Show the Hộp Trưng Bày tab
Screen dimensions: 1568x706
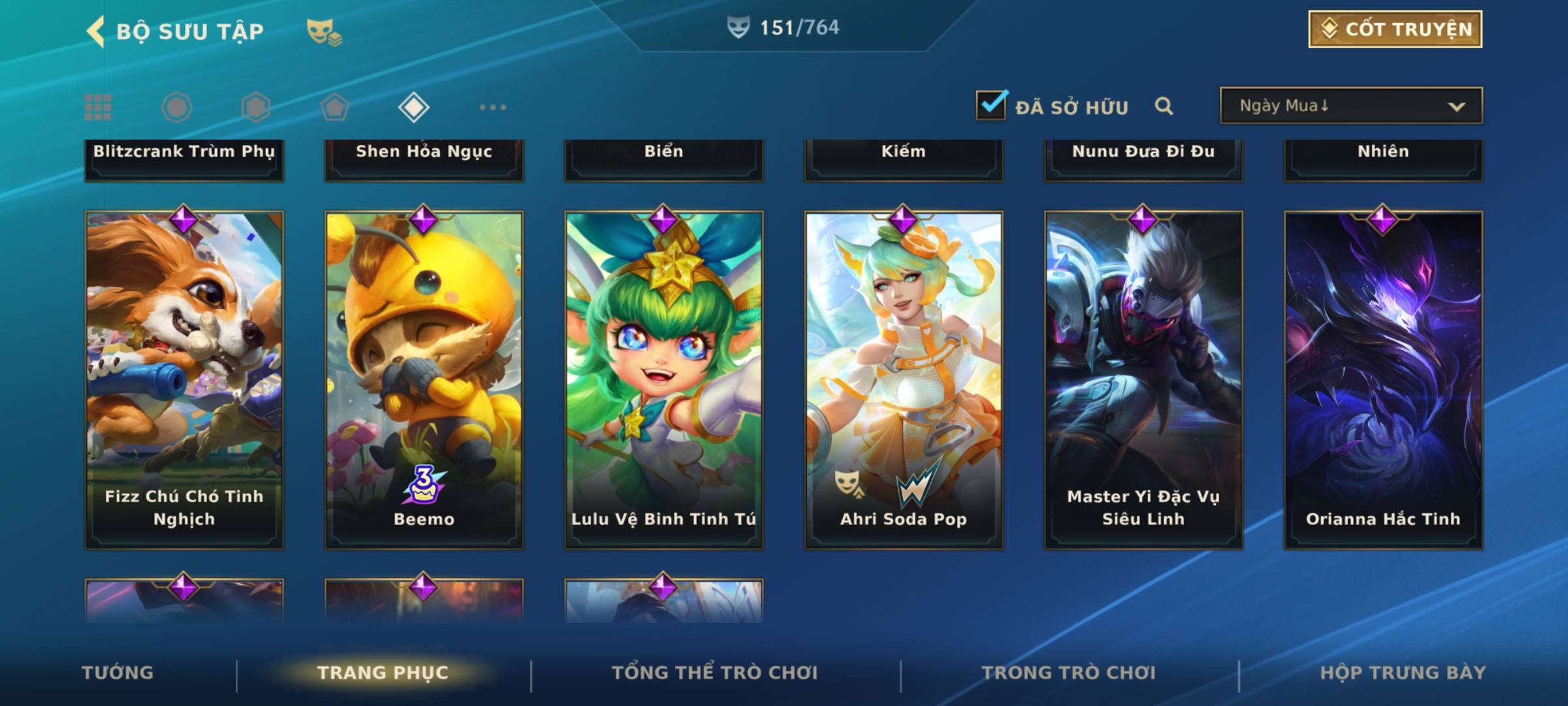pos(1403,673)
